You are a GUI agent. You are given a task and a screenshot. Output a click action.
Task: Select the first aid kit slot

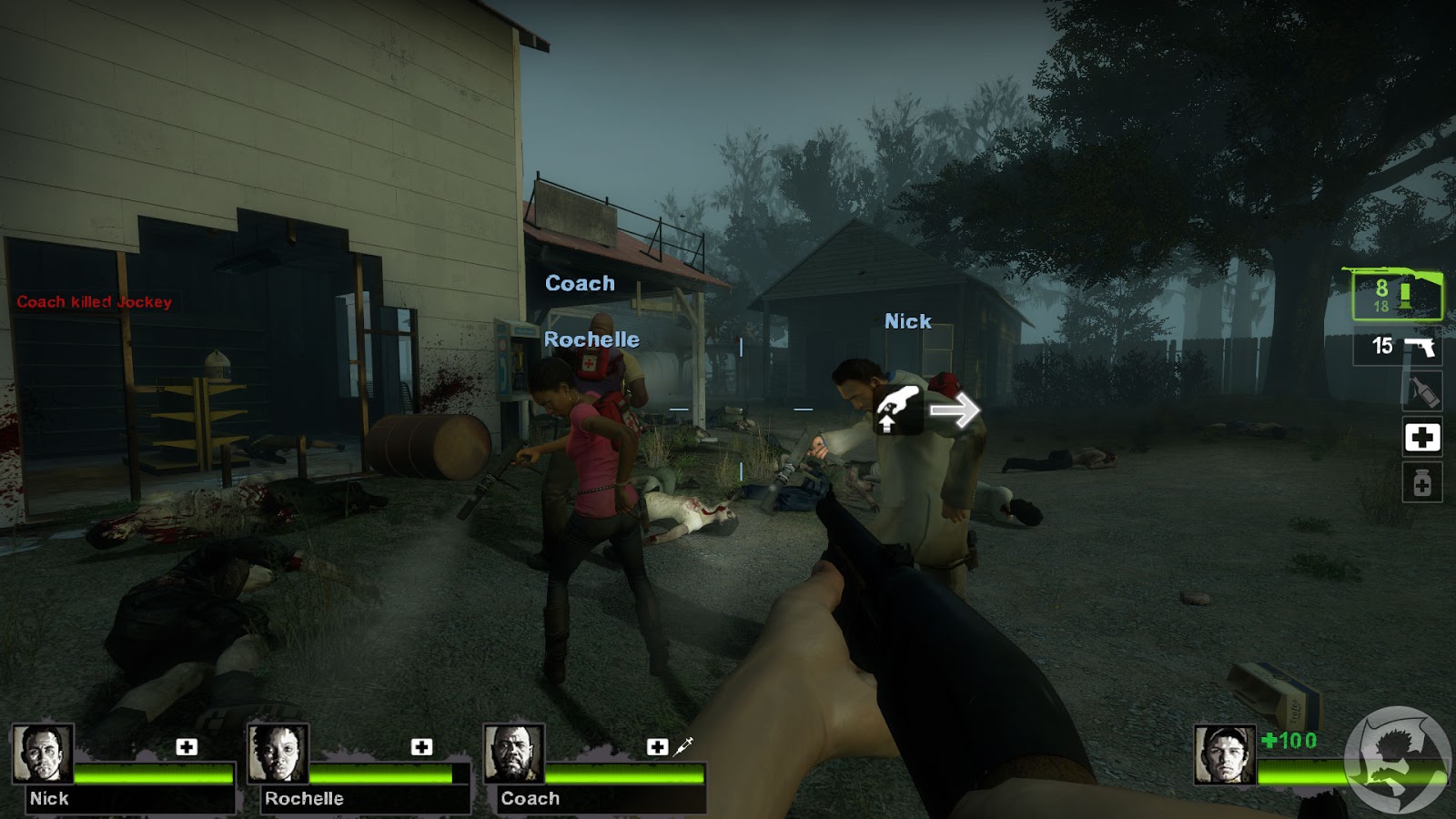(1422, 438)
